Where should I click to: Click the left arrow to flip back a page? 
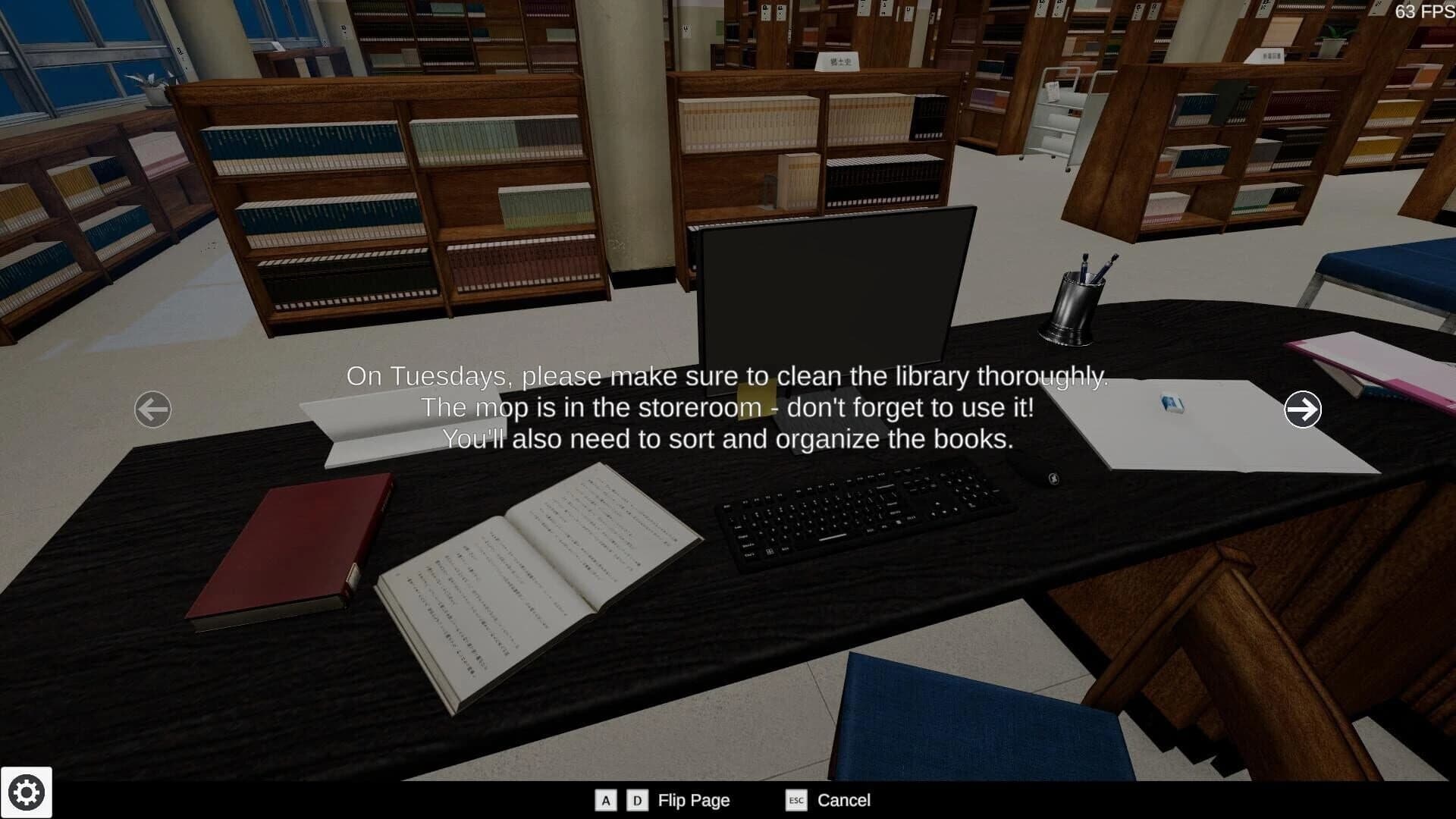point(152,409)
